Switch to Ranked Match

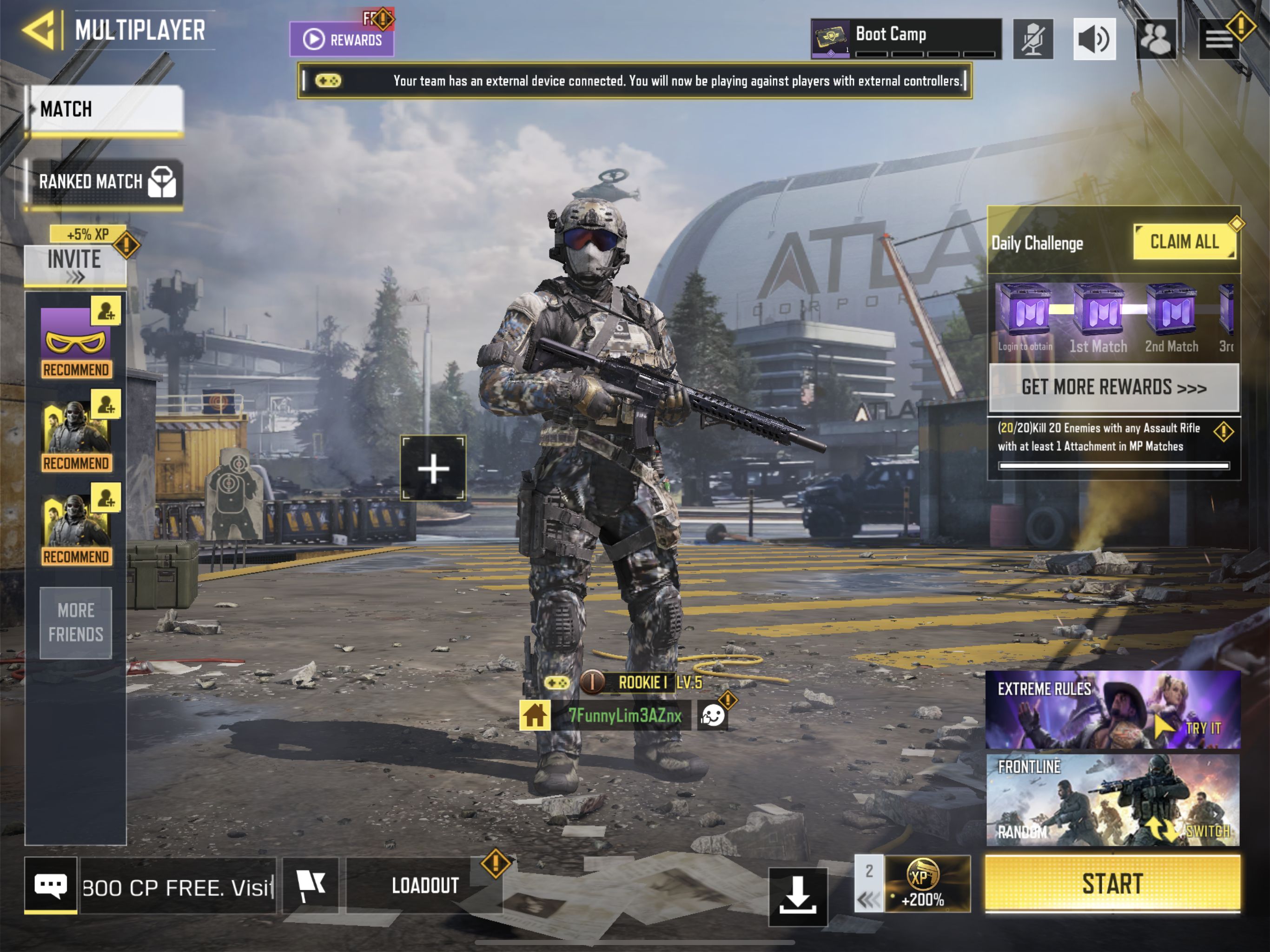[105, 183]
